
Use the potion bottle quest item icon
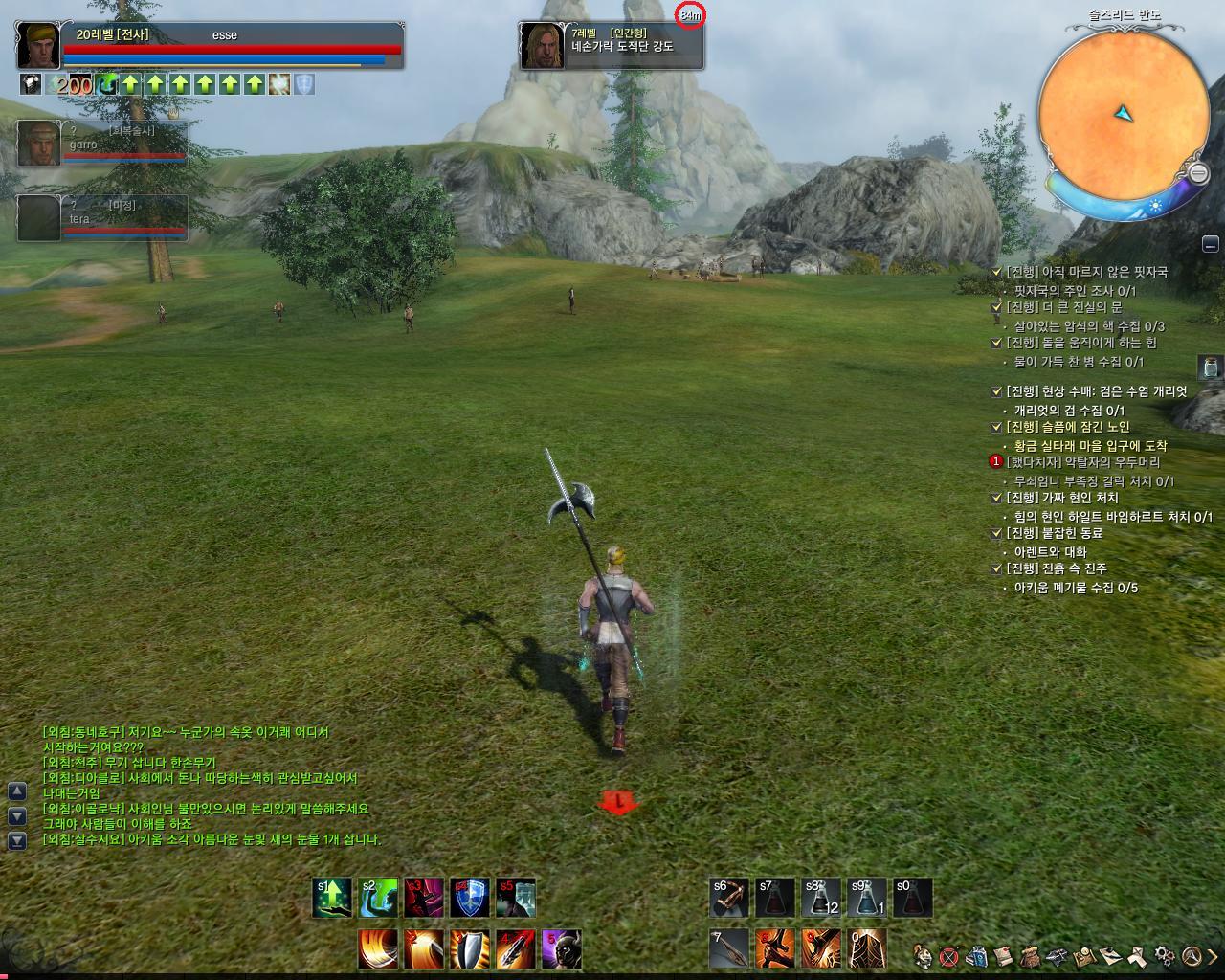tap(1210, 367)
